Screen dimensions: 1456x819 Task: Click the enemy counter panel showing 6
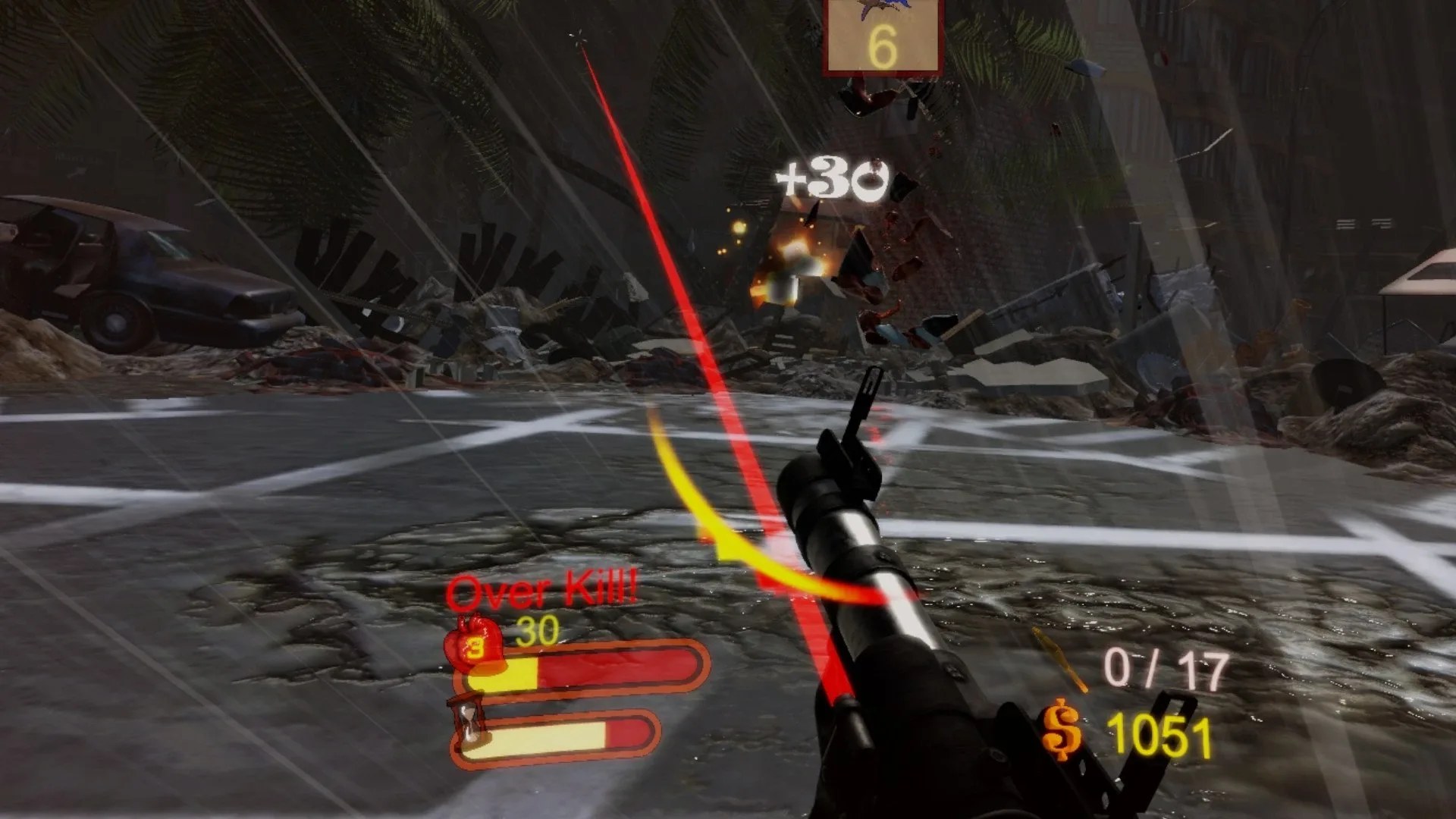[x=882, y=36]
